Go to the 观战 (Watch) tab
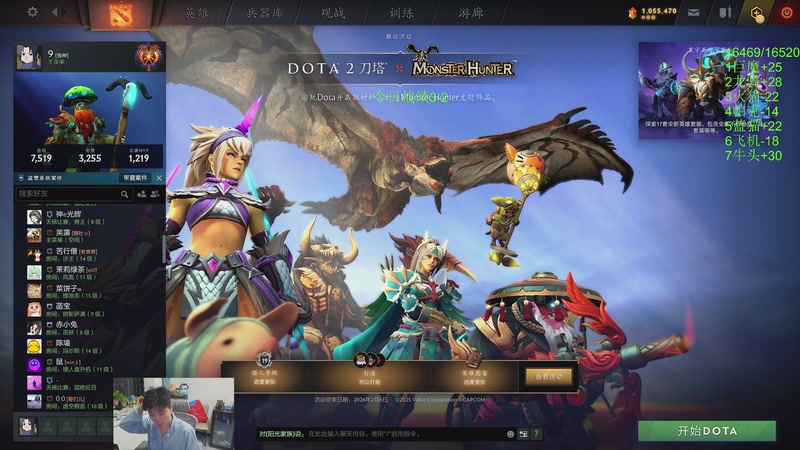800x450 pixels. [x=333, y=13]
